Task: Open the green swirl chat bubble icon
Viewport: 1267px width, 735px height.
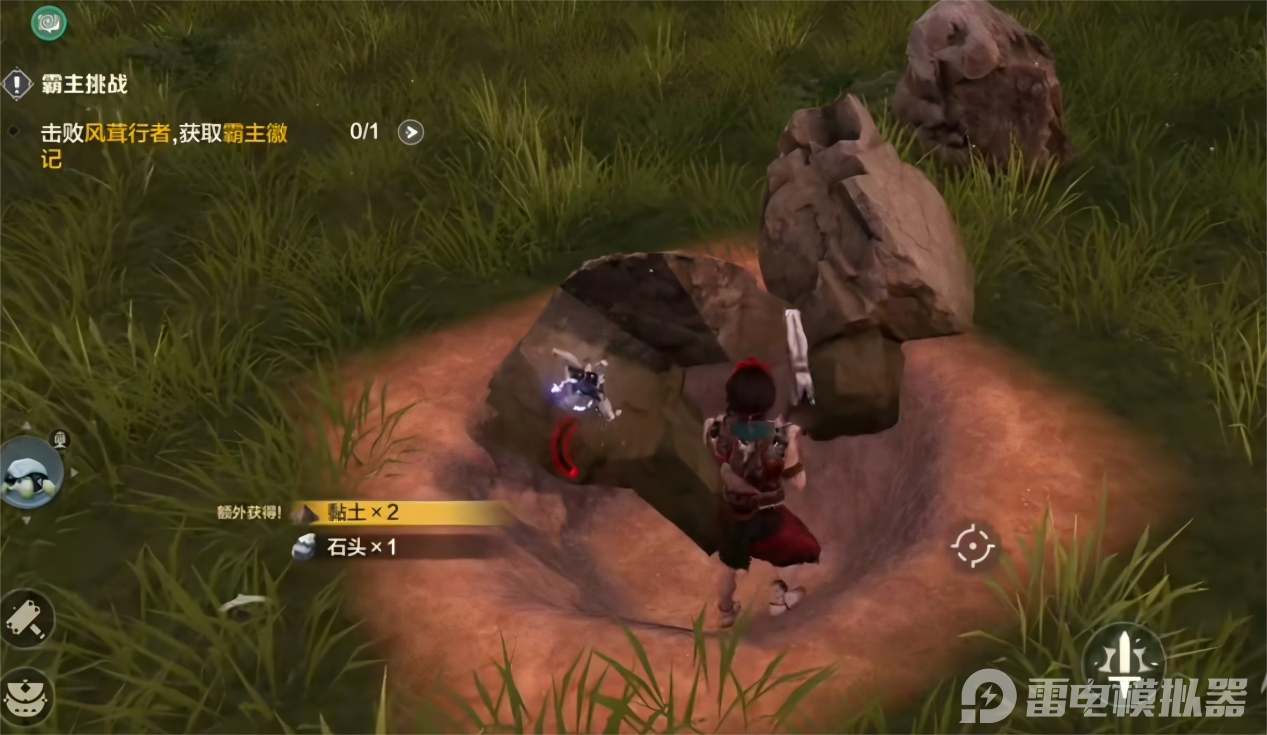Action: (49, 22)
